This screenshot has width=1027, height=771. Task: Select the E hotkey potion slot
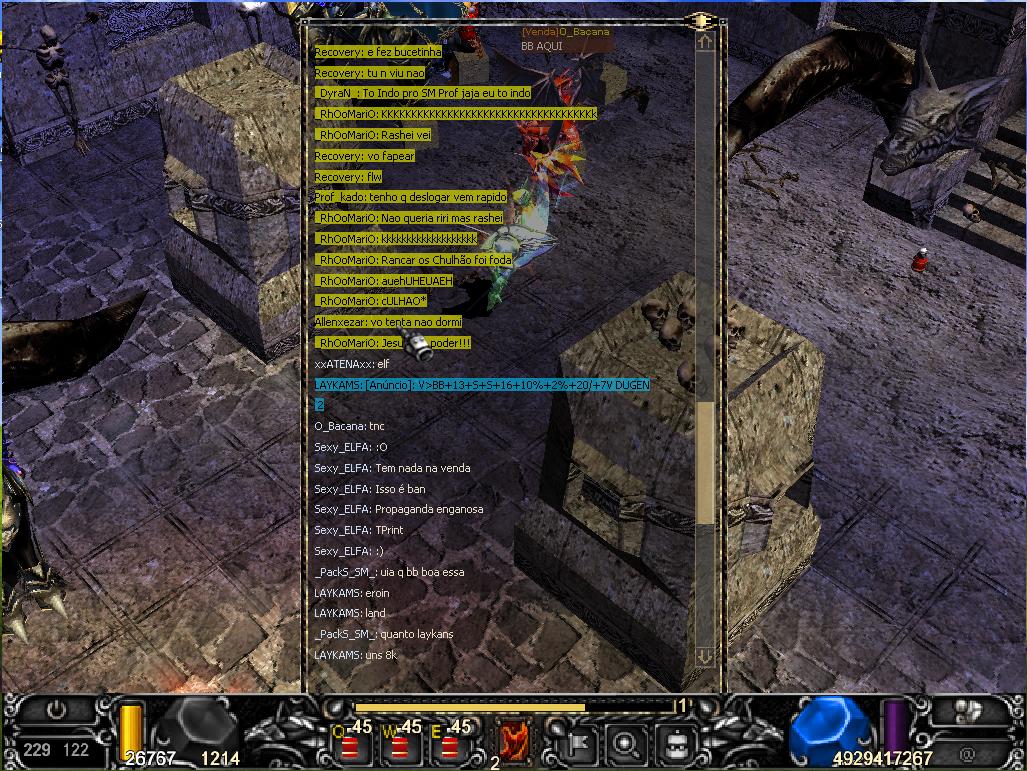pos(450,744)
